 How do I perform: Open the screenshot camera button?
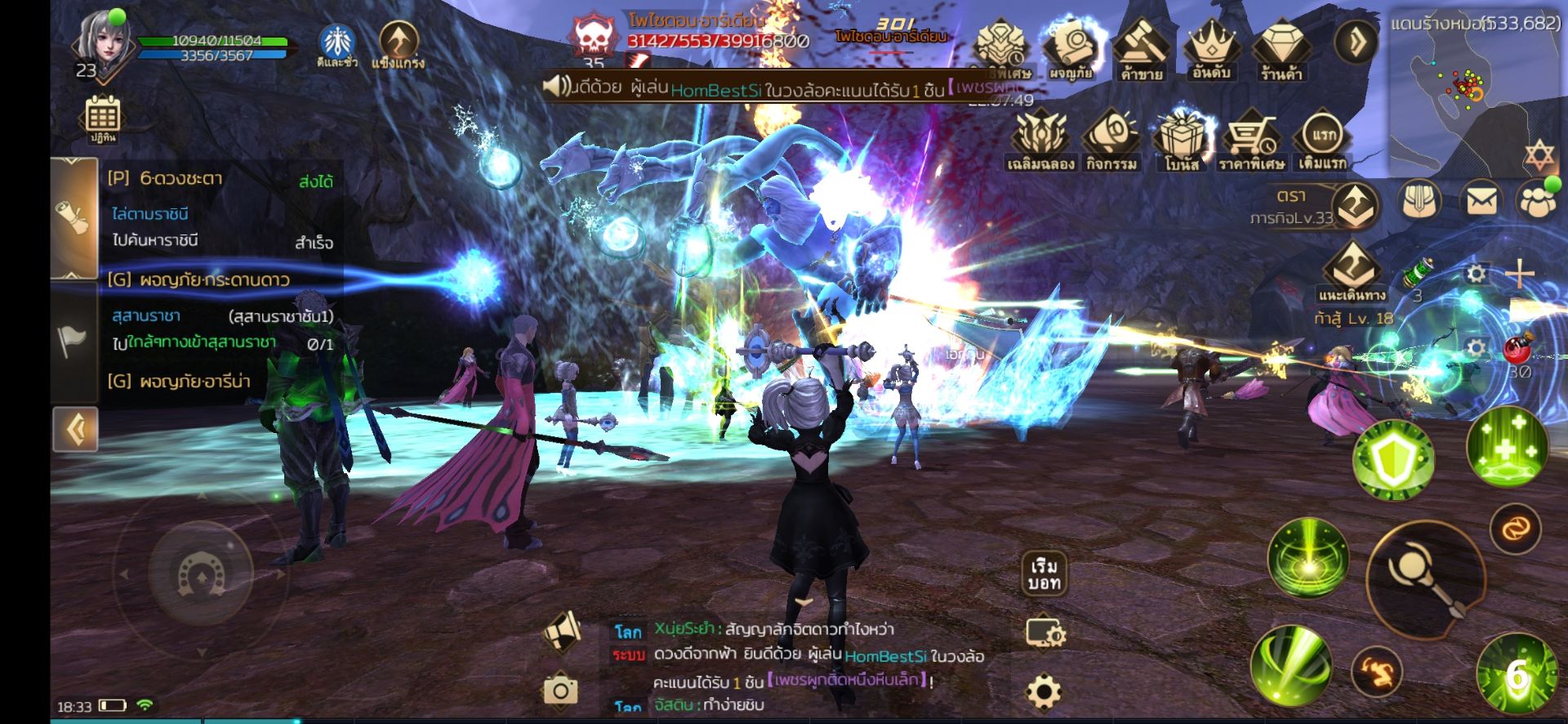click(560, 690)
